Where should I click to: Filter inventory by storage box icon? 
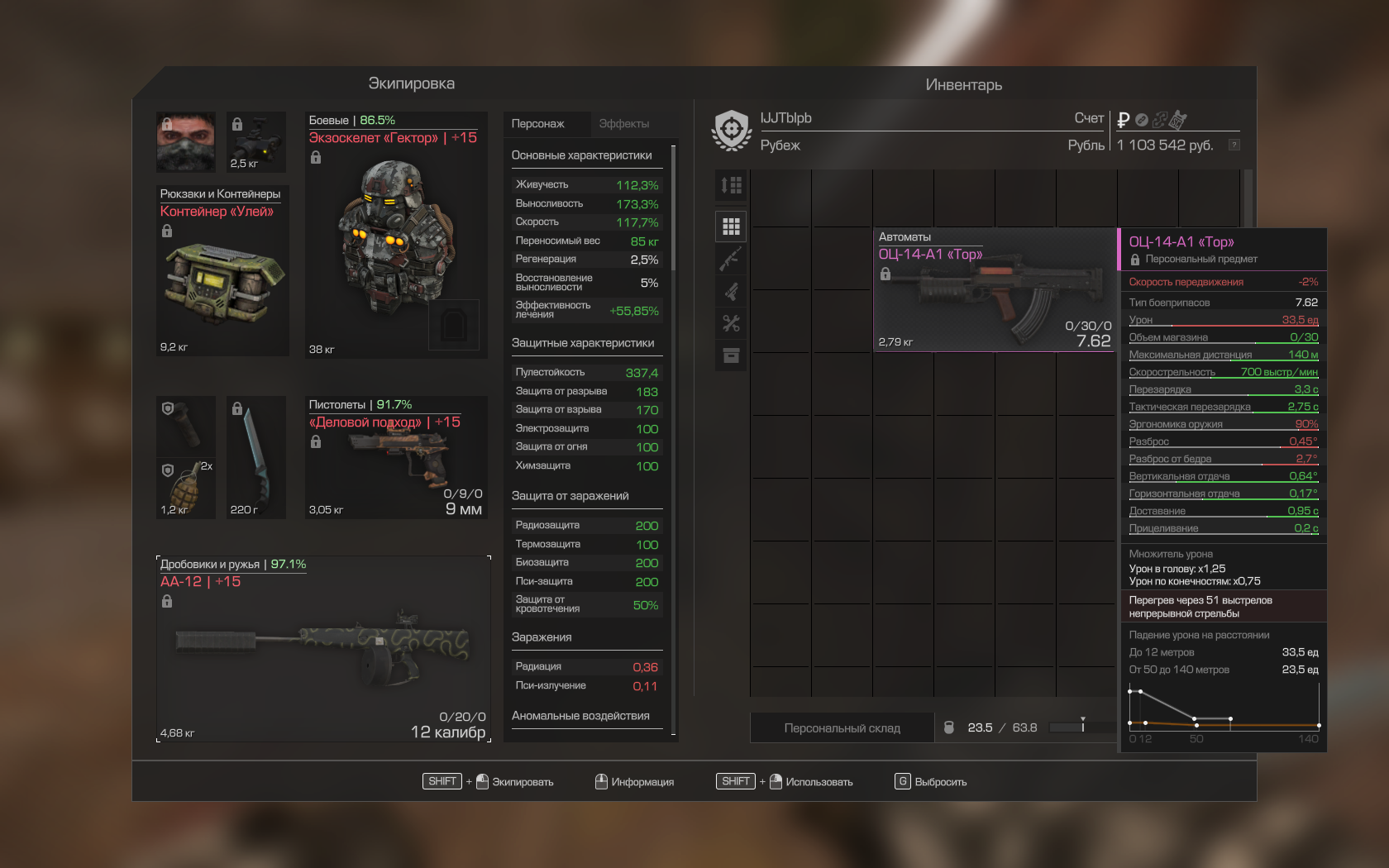732,355
